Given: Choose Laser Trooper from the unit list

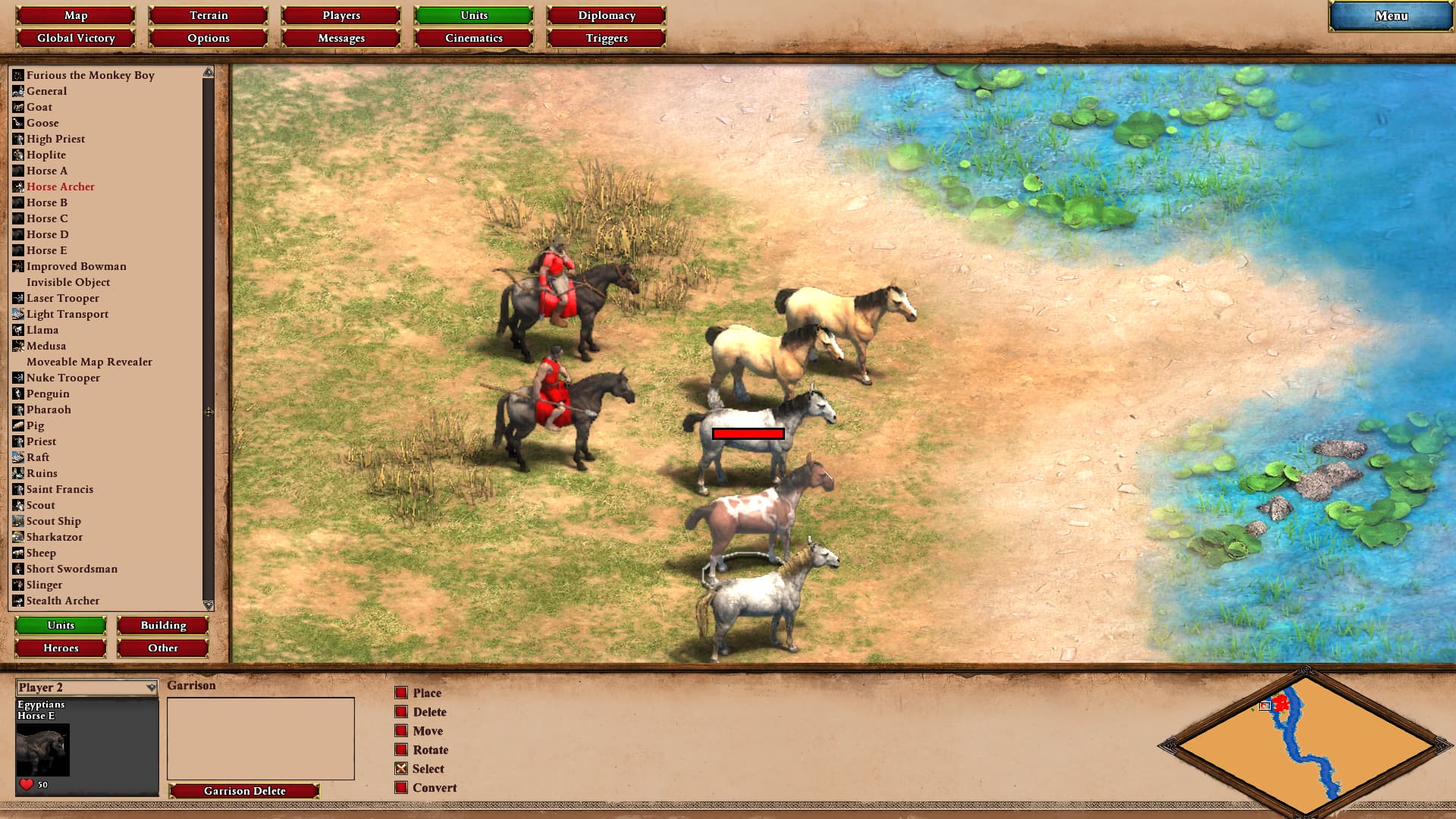Looking at the screenshot, I should [x=63, y=298].
